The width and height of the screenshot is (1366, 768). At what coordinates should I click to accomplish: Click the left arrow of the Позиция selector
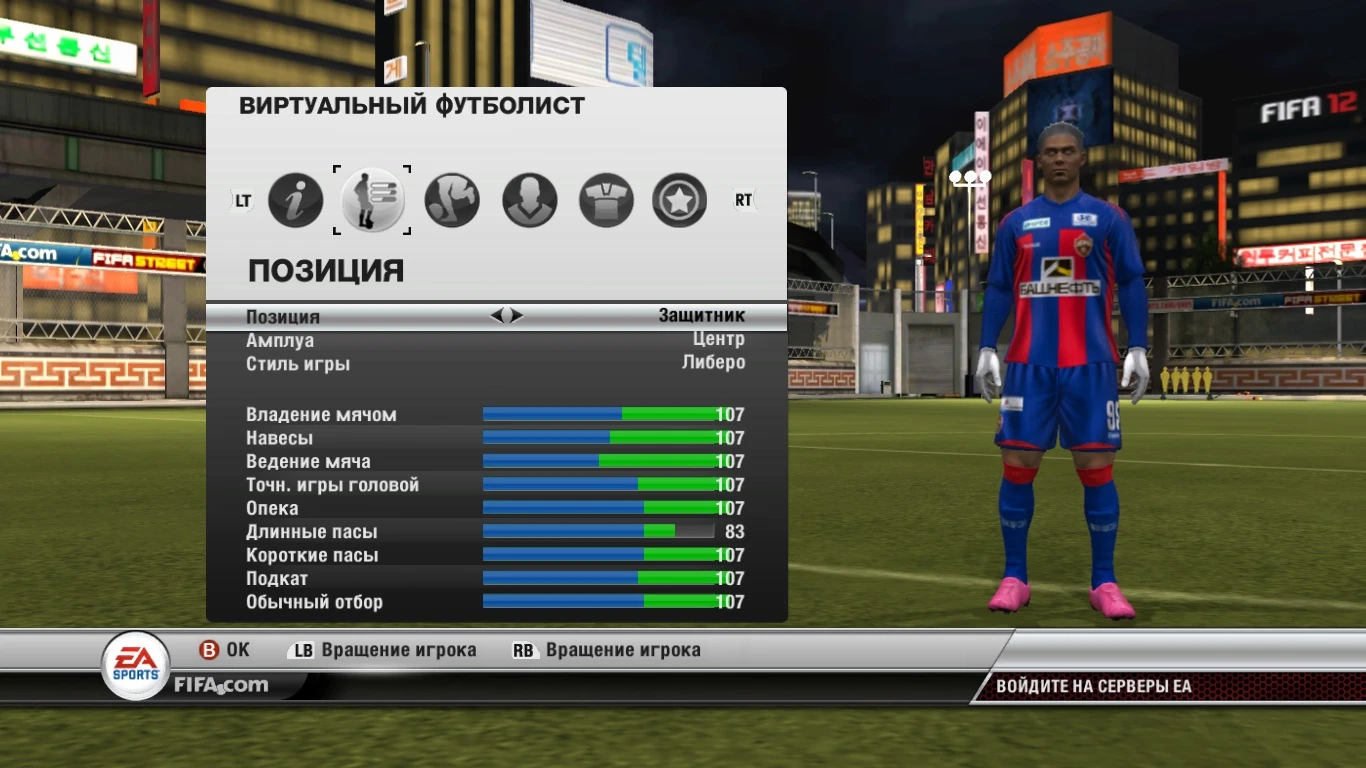tap(499, 315)
